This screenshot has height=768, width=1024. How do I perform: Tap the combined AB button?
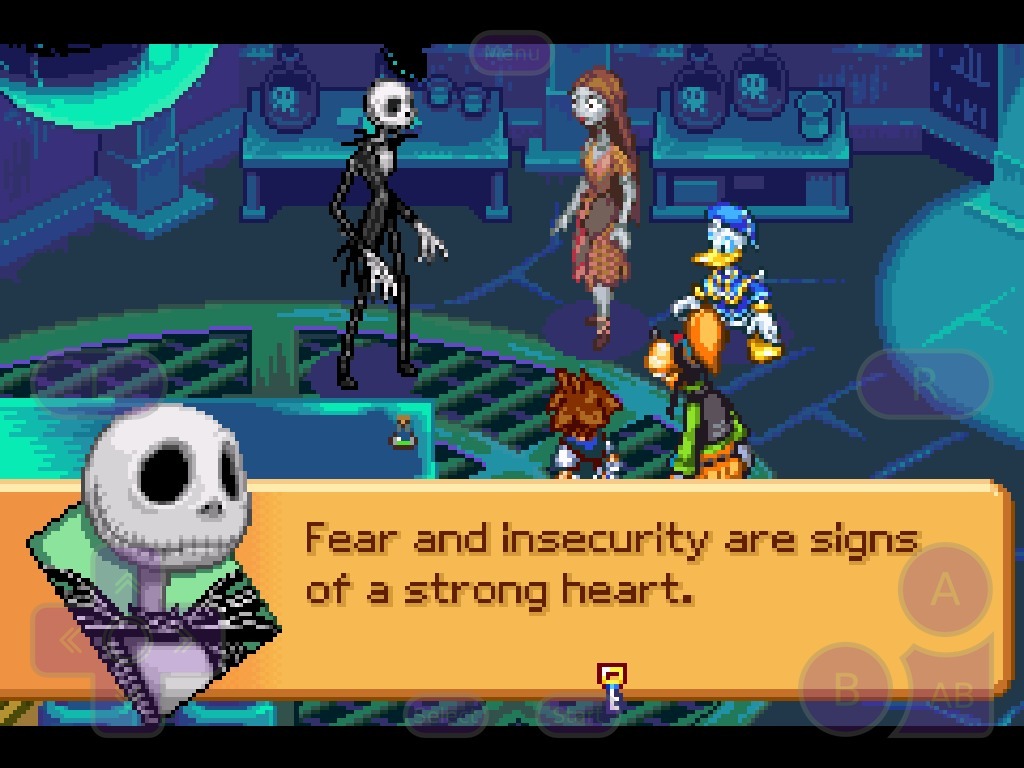951,693
